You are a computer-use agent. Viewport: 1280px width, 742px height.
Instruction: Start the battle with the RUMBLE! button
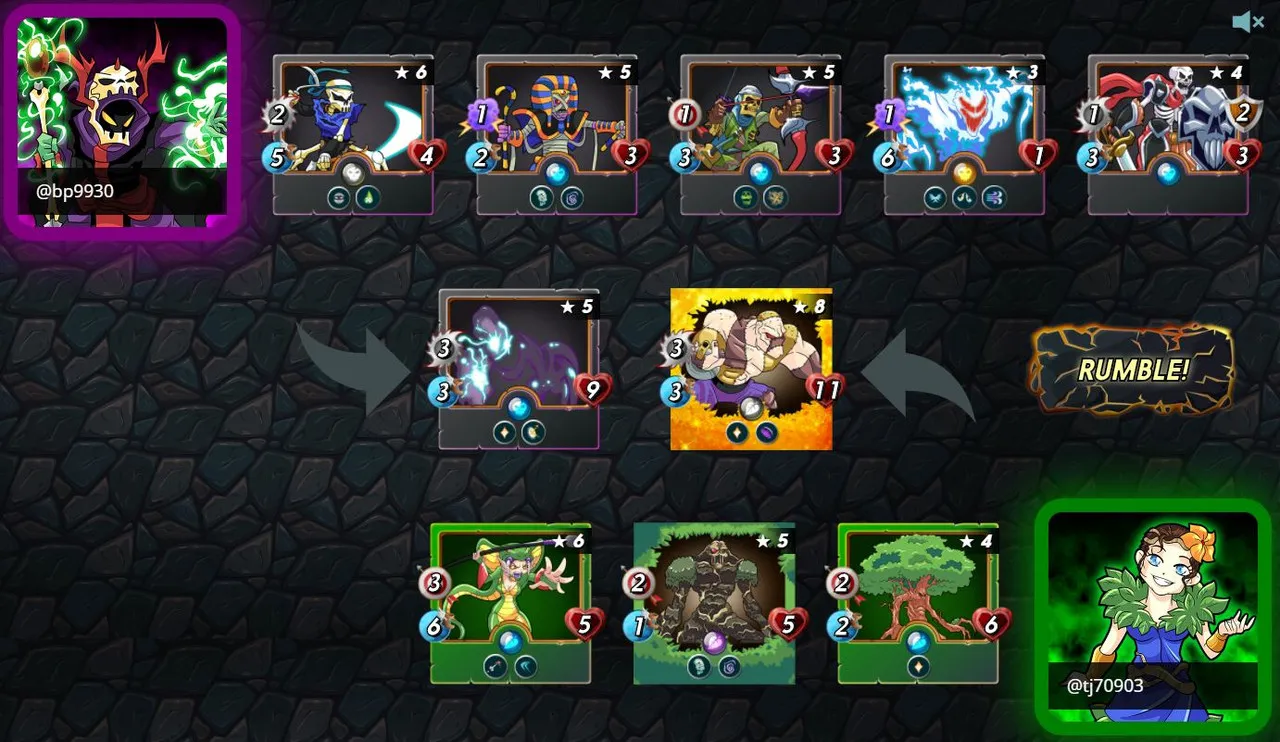coord(1132,370)
